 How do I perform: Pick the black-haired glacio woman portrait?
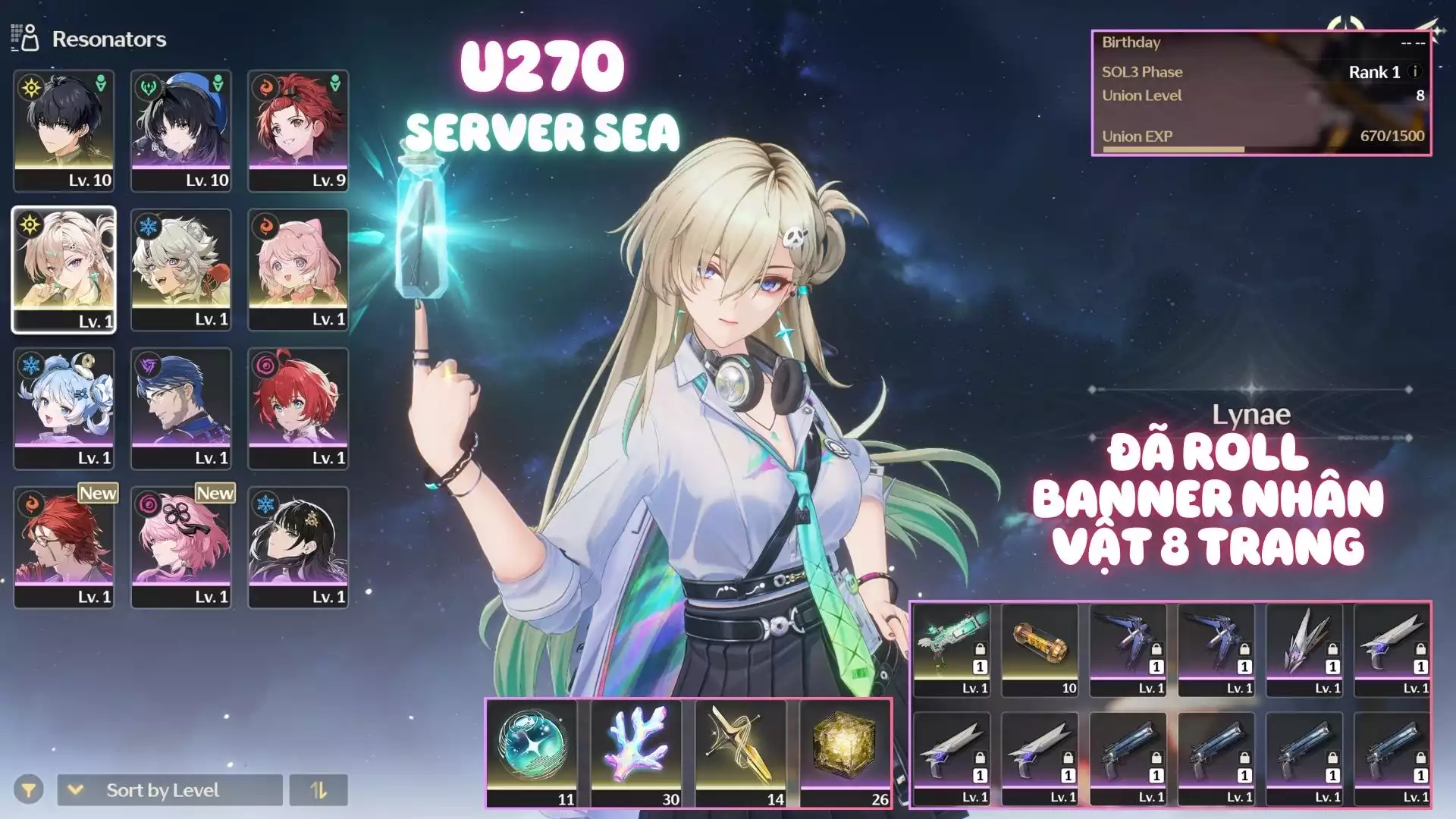[298, 547]
